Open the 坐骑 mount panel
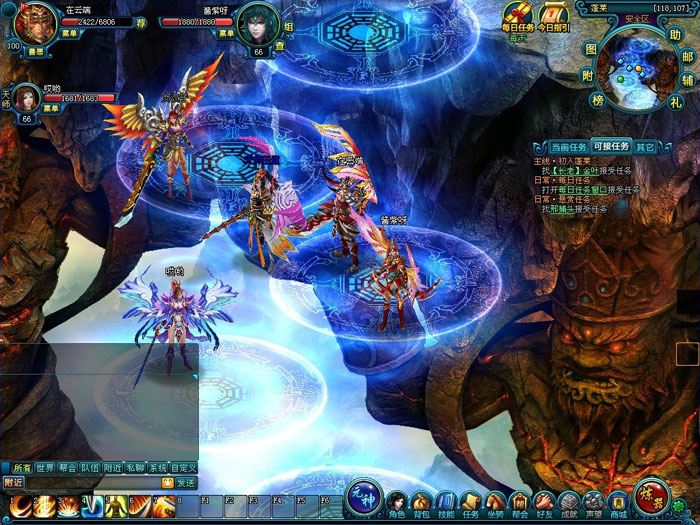The height and width of the screenshot is (525, 700). [494, 501]
